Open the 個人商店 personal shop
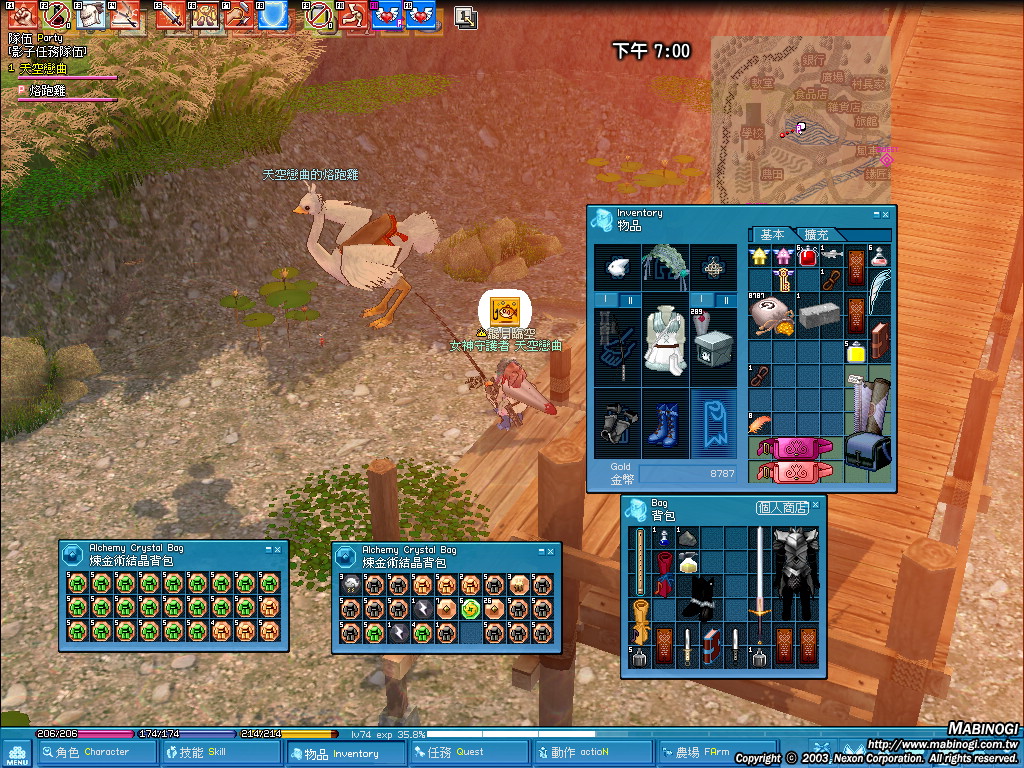This screenshot has width=1024, height=768. tap(782, 508)
